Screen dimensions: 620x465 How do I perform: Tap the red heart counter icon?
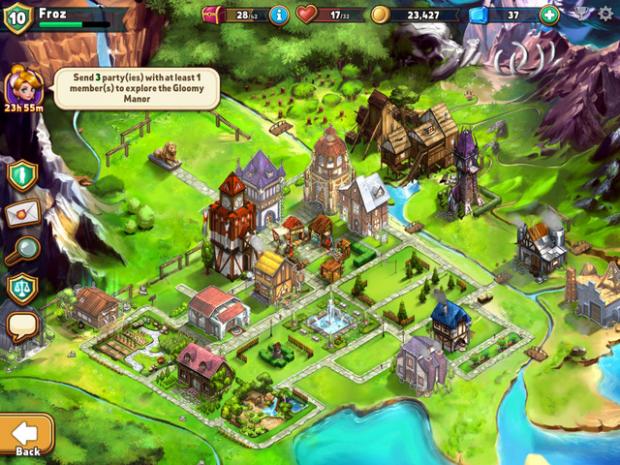(x=307, y=14)
